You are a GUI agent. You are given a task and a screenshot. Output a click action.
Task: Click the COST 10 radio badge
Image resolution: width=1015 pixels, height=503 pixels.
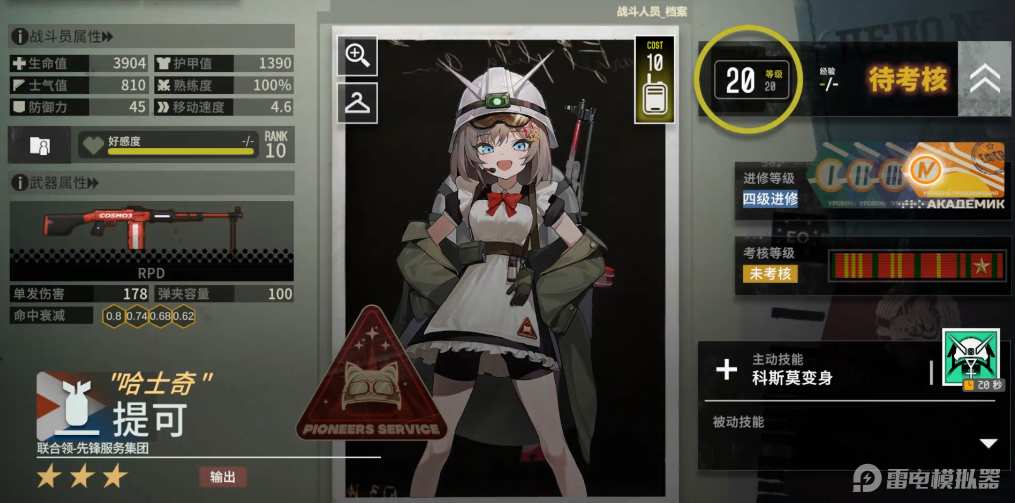coord(655,79)
